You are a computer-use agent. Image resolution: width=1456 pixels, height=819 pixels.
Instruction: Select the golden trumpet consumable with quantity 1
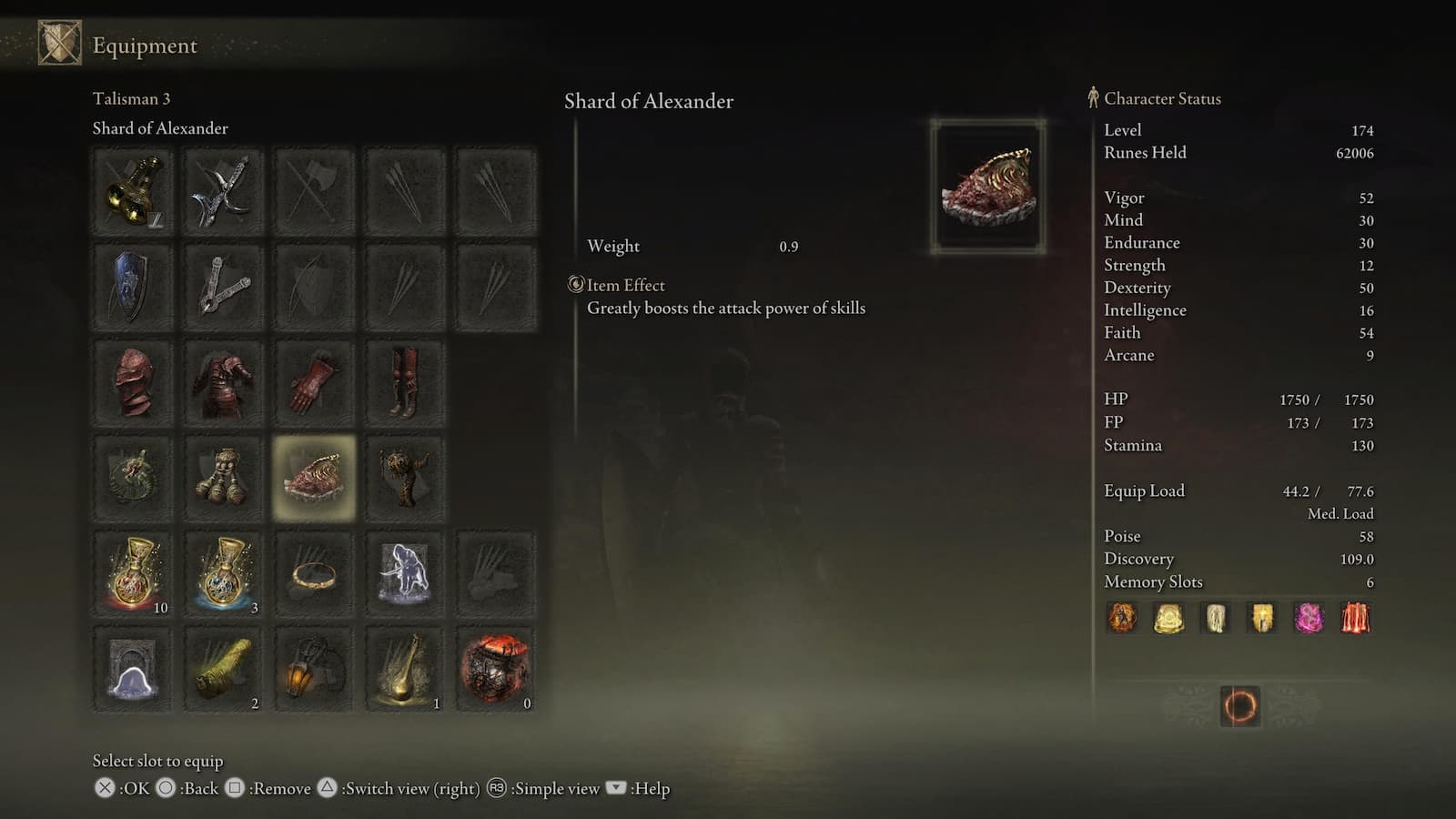(x=405, y=667)
